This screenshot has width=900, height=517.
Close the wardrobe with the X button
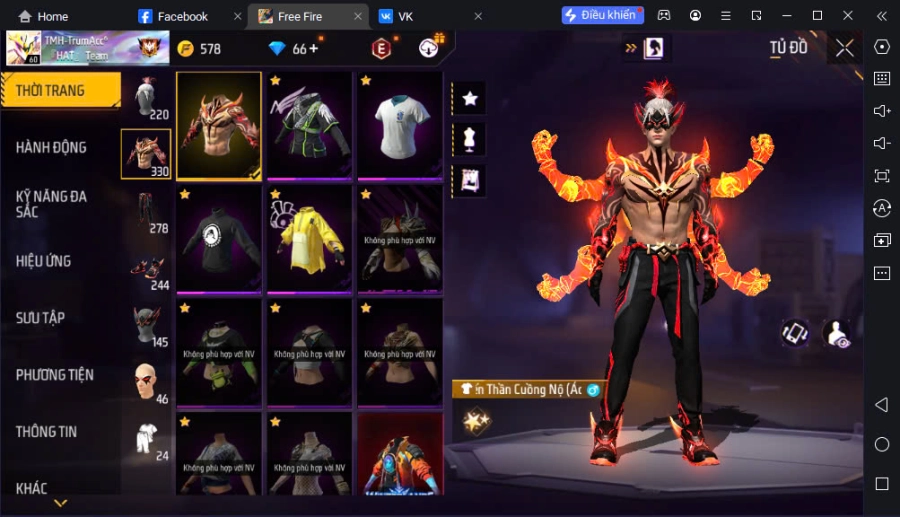[x=845, y=48]
